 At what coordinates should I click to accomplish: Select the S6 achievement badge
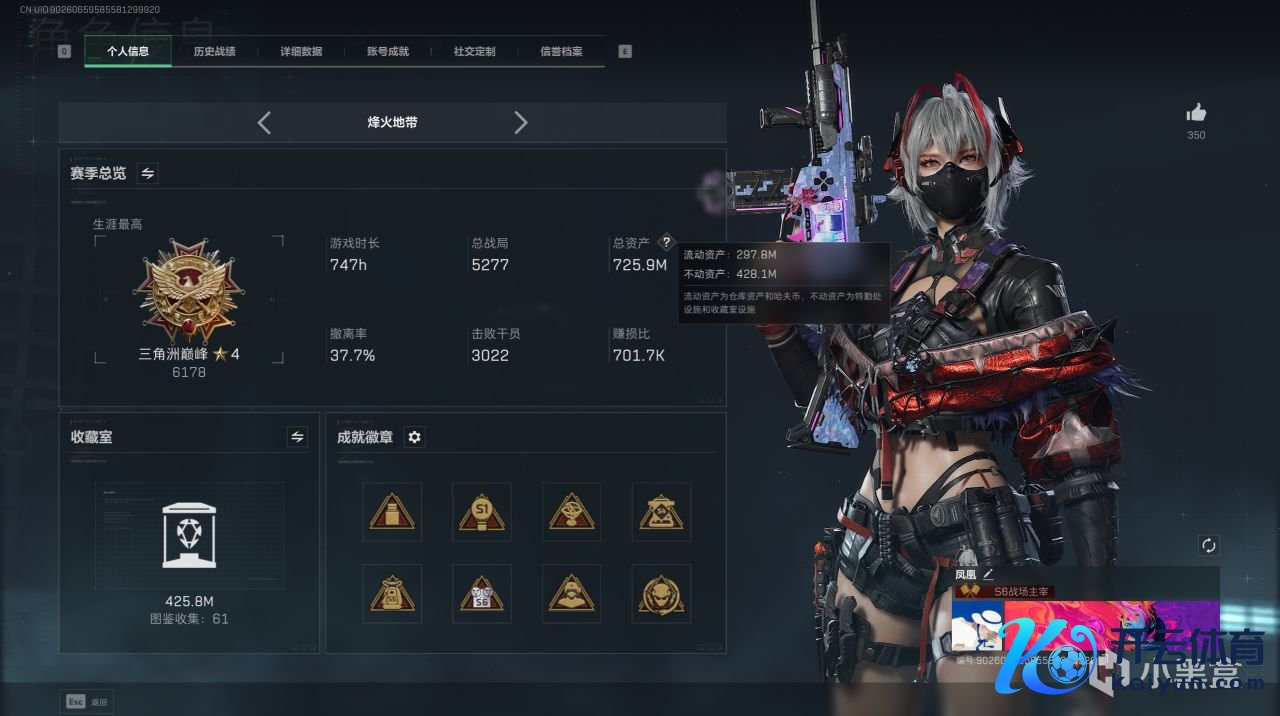coord(482,594)
